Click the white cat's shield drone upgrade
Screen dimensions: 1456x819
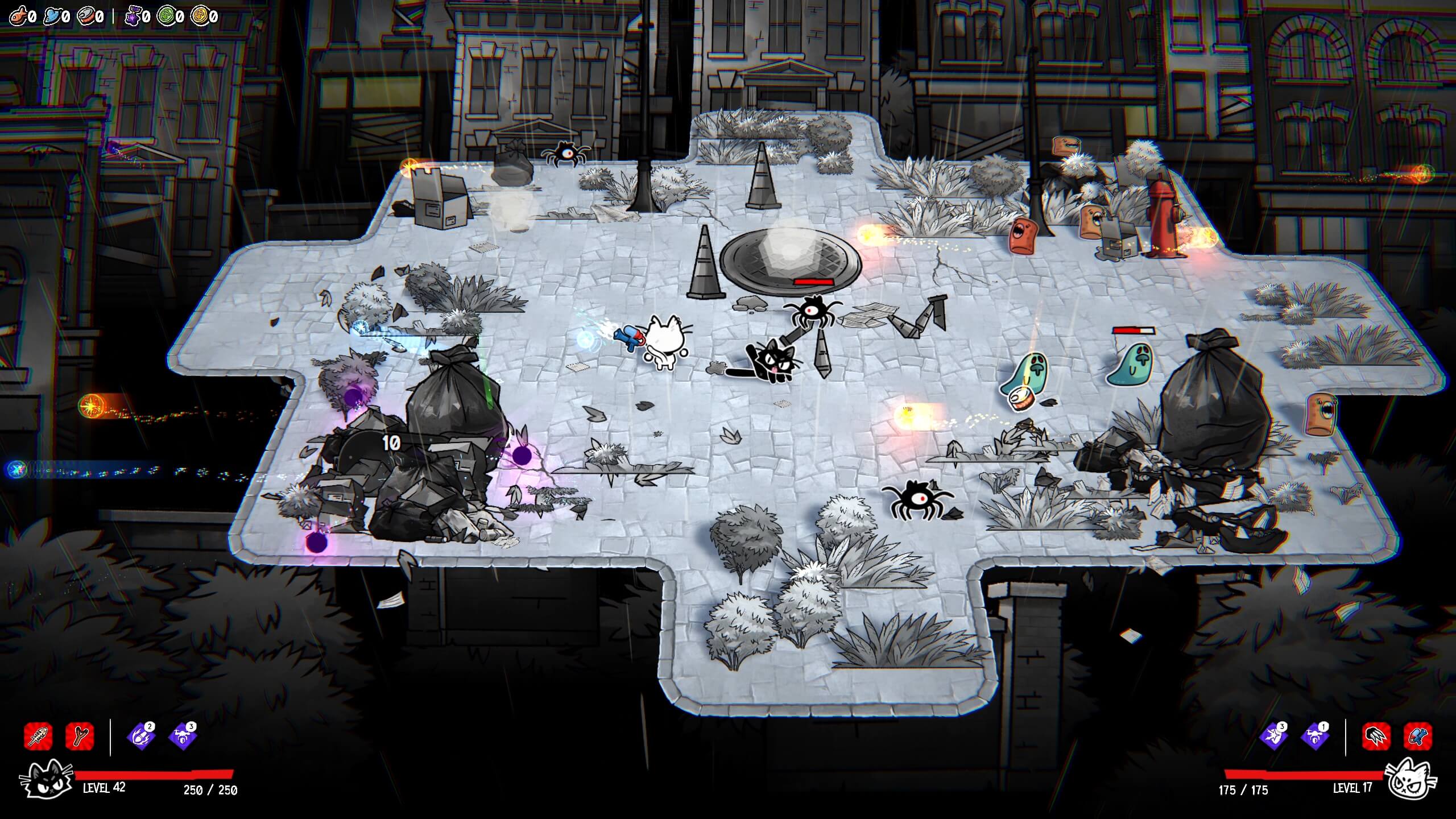(1315, 737)
